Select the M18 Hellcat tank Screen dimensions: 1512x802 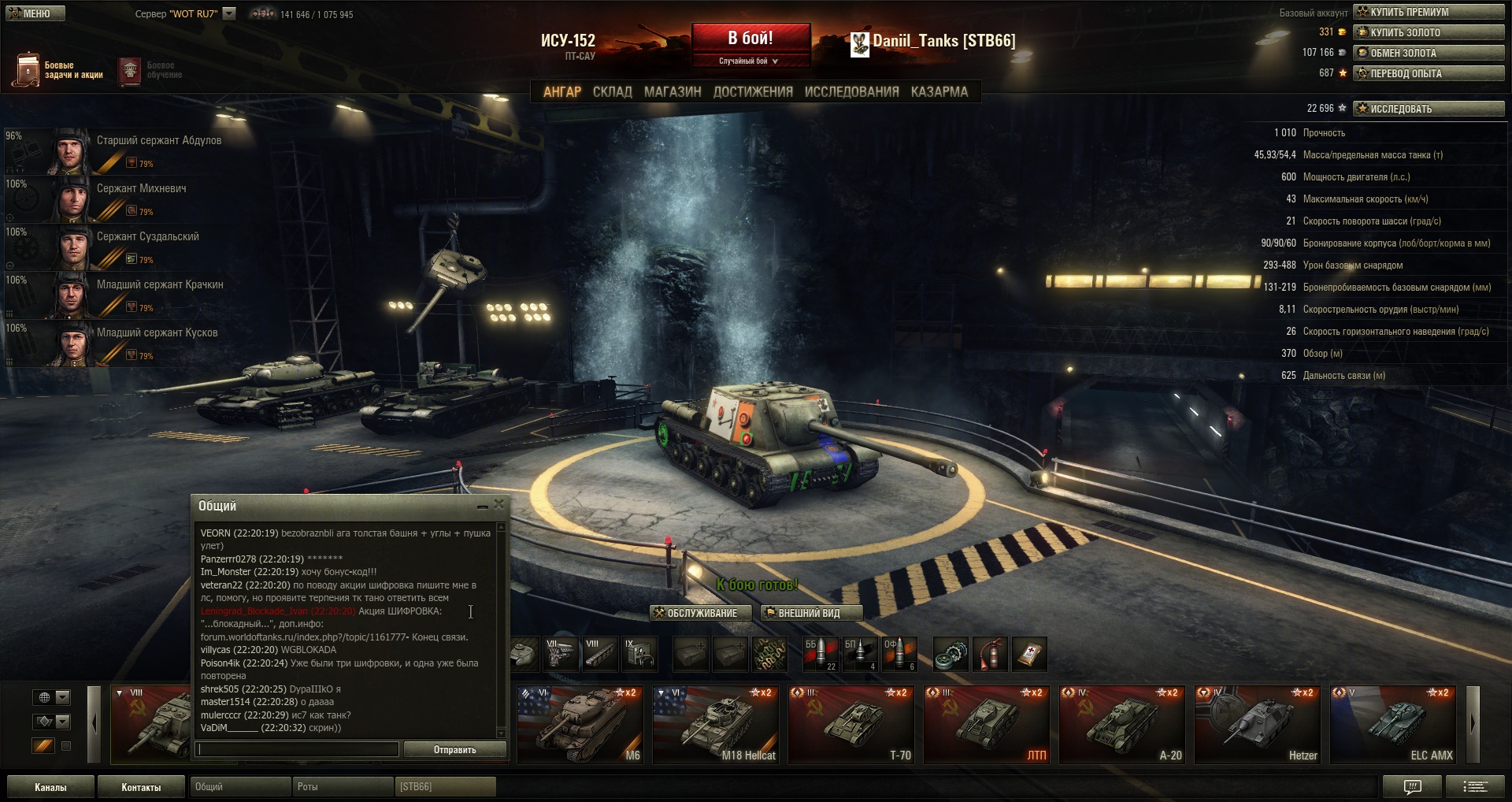coord(716,725)
